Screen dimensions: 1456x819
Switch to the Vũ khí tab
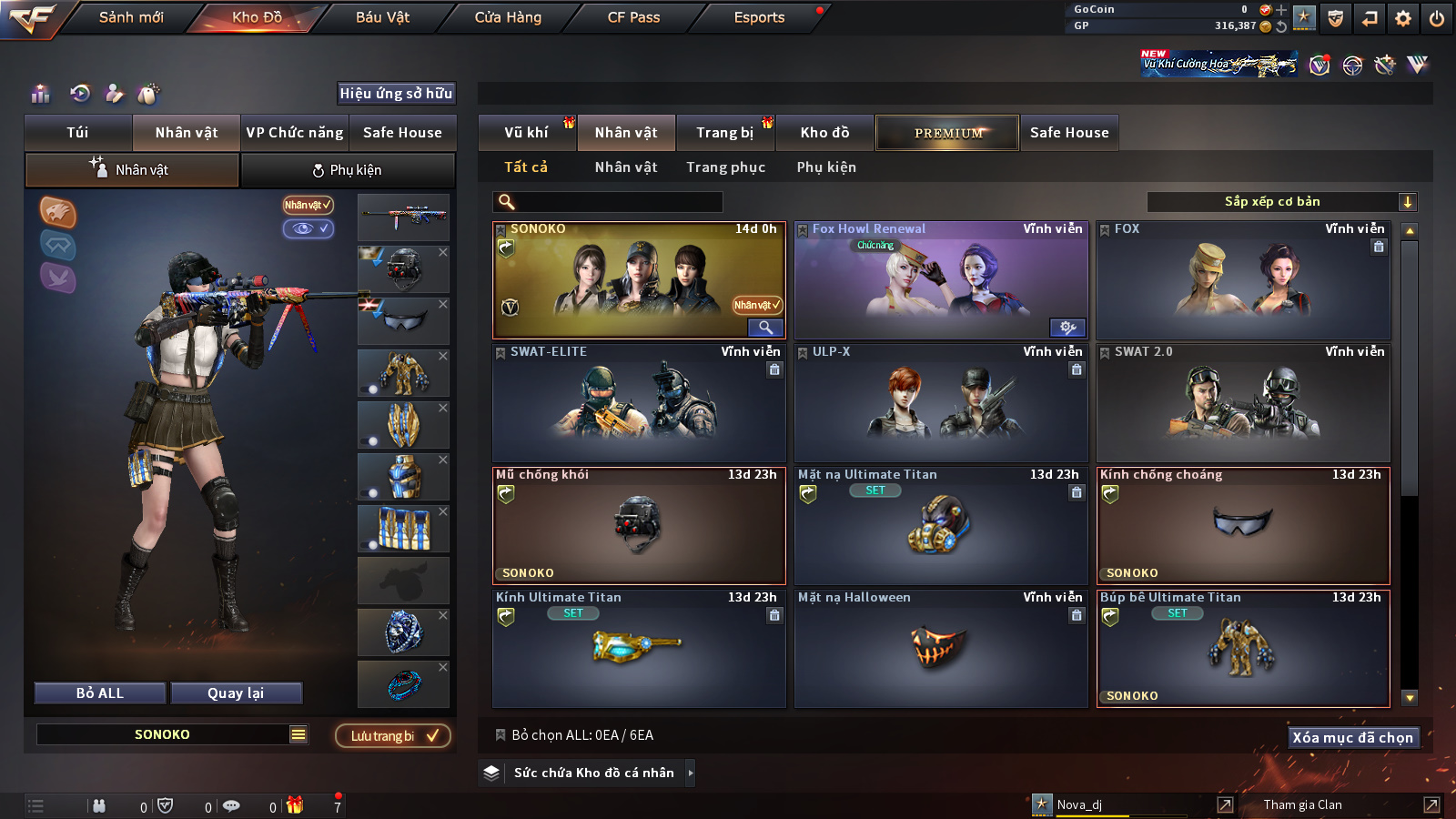(x=526, y=133)
